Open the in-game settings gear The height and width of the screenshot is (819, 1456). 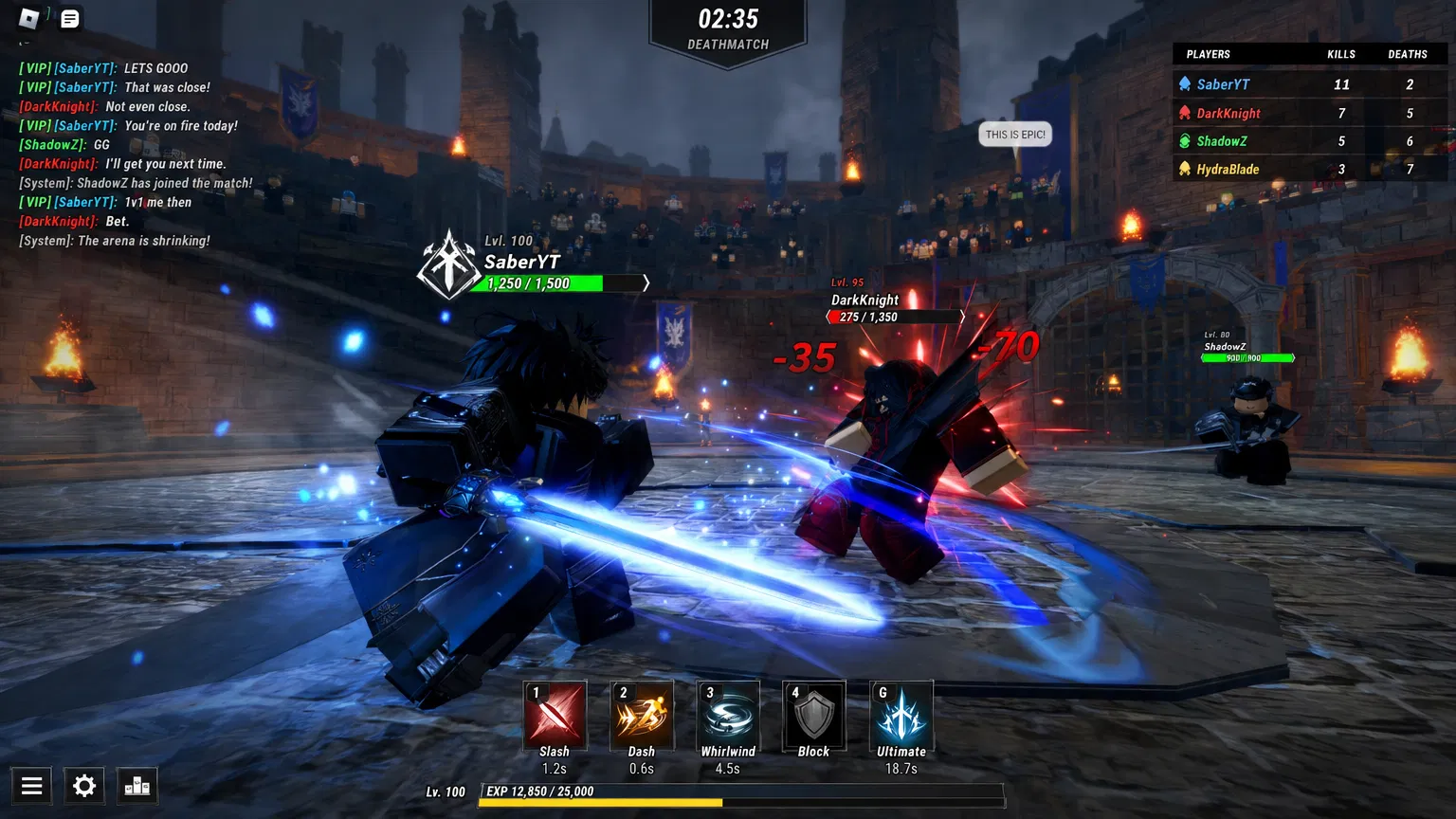83,785
